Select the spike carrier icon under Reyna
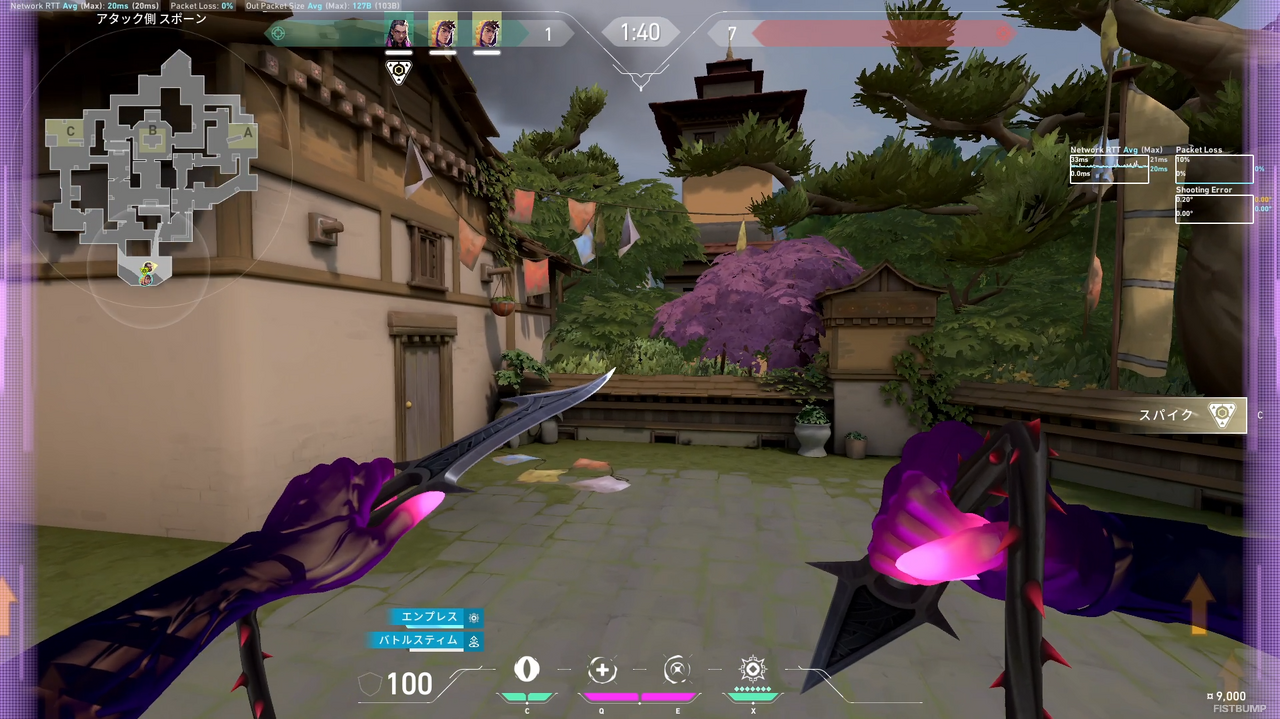 (399, 72)
